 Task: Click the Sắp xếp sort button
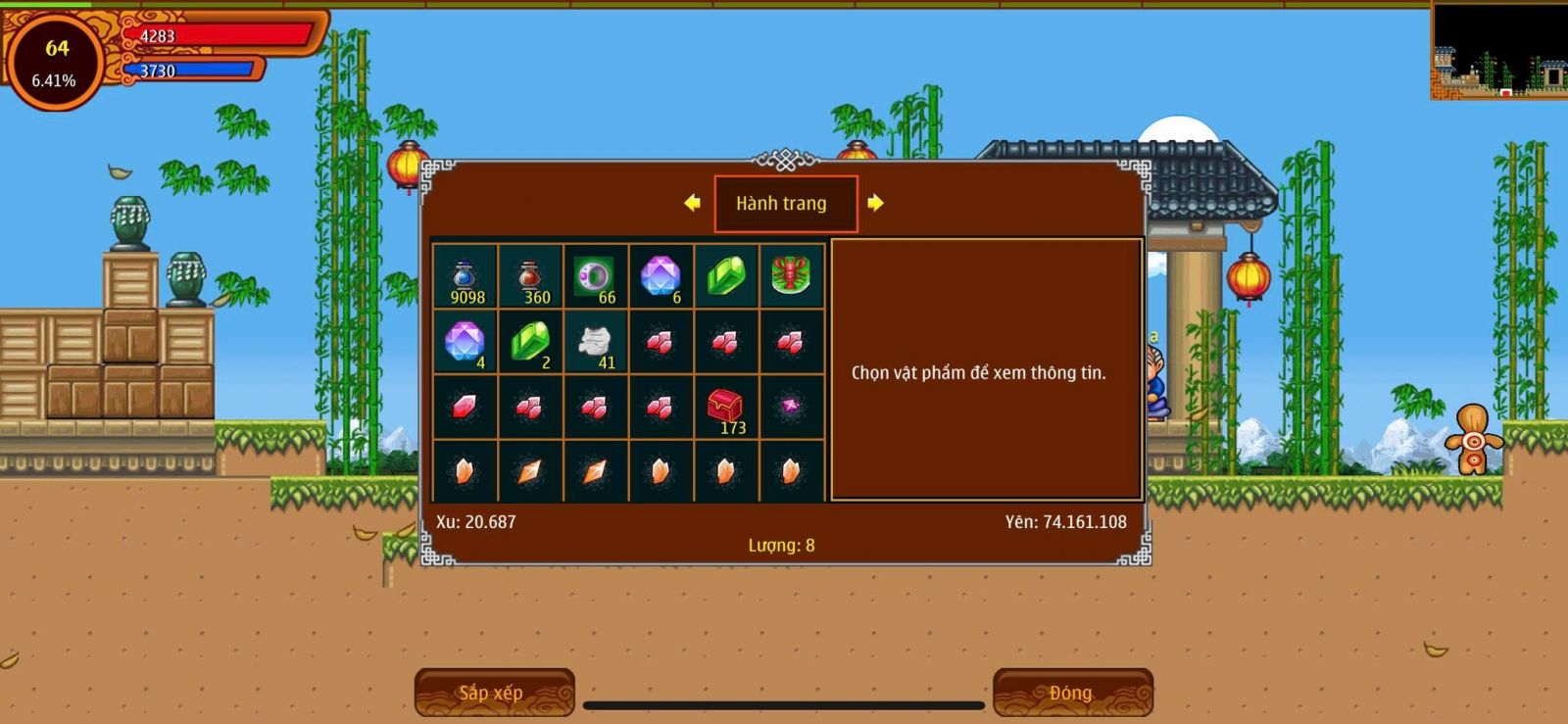click(x=494, y=693)
